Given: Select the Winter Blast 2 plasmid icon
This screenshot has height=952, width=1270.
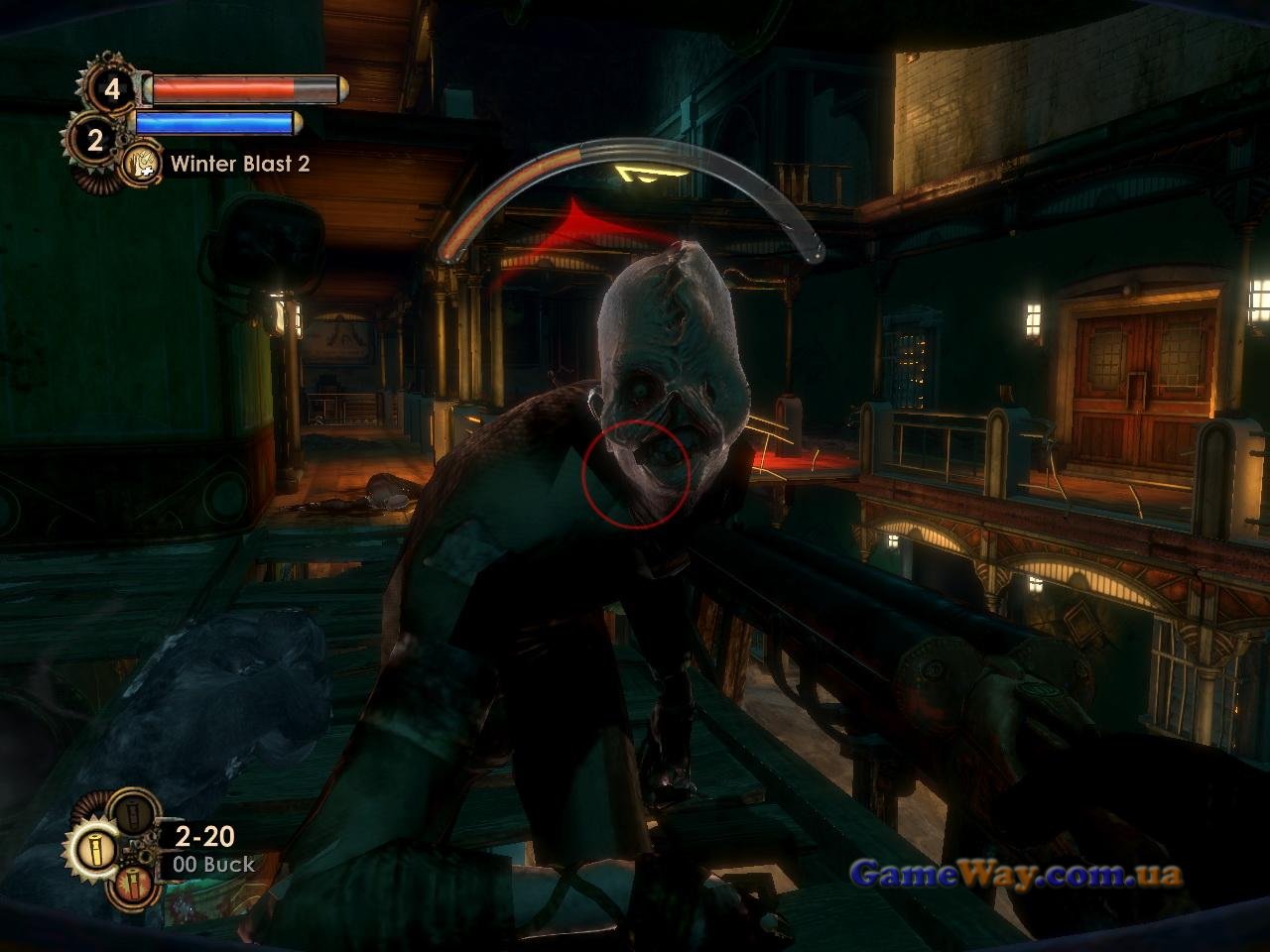Looking at the screenshot, I should pos(143,164).
